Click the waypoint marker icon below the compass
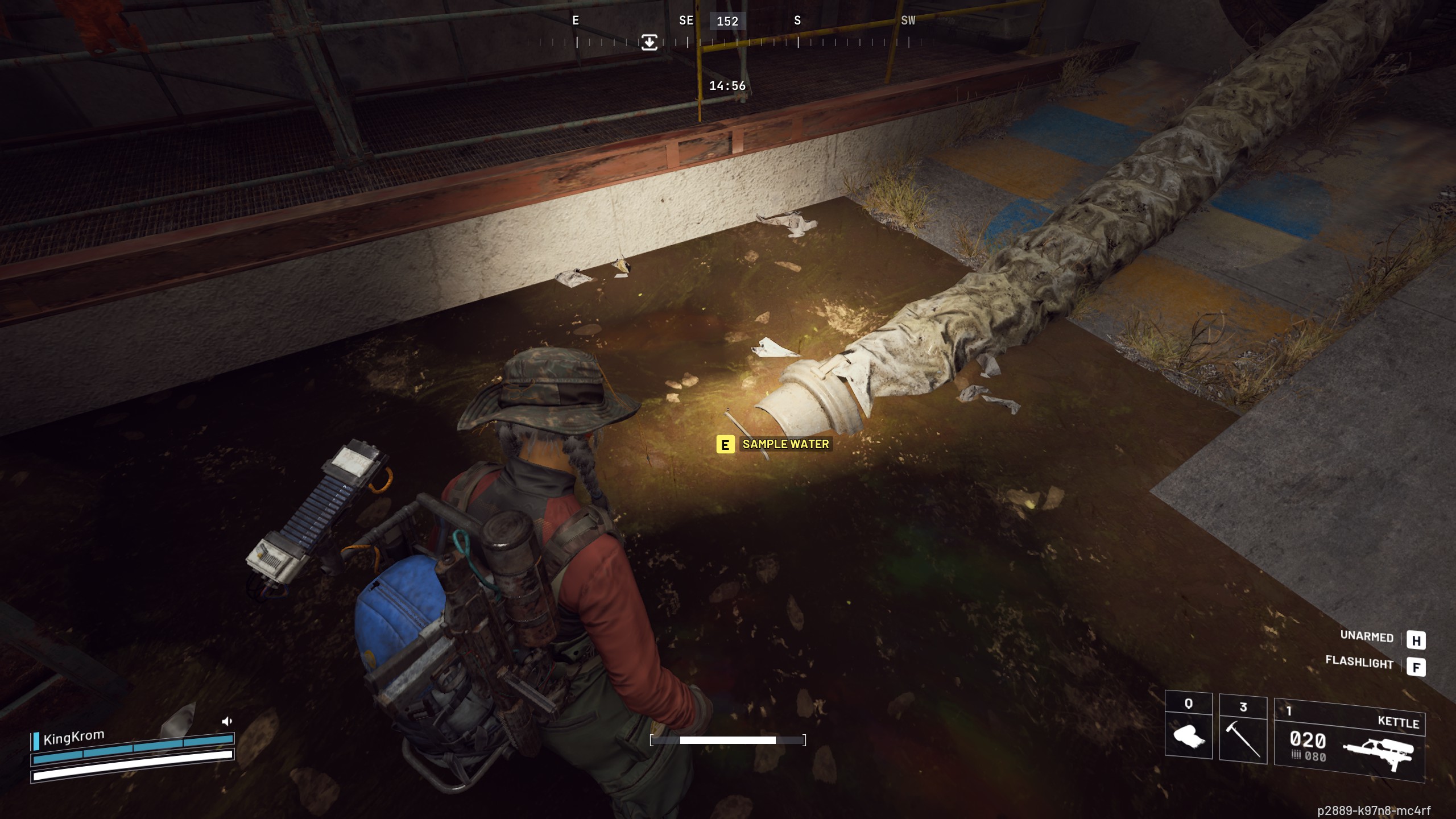1456x819 pixels. click(650, 42)
